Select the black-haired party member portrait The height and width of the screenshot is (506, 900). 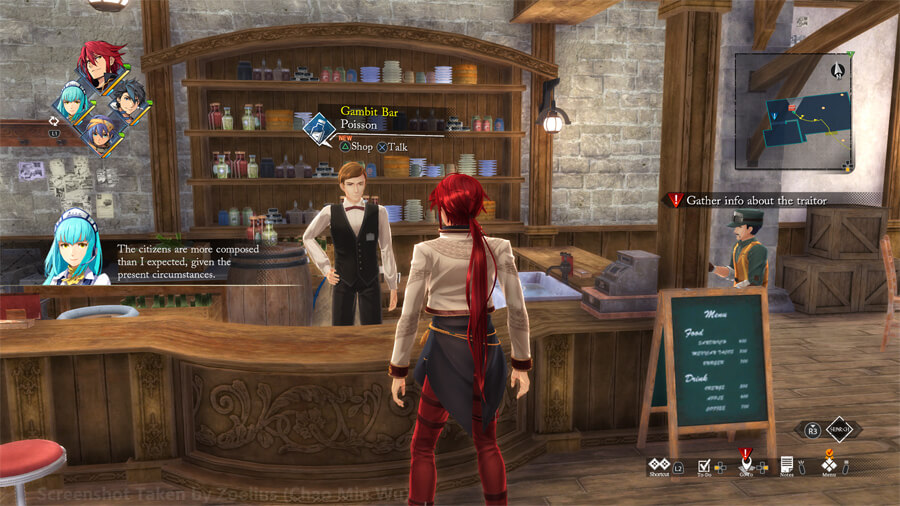pos(128,99)
